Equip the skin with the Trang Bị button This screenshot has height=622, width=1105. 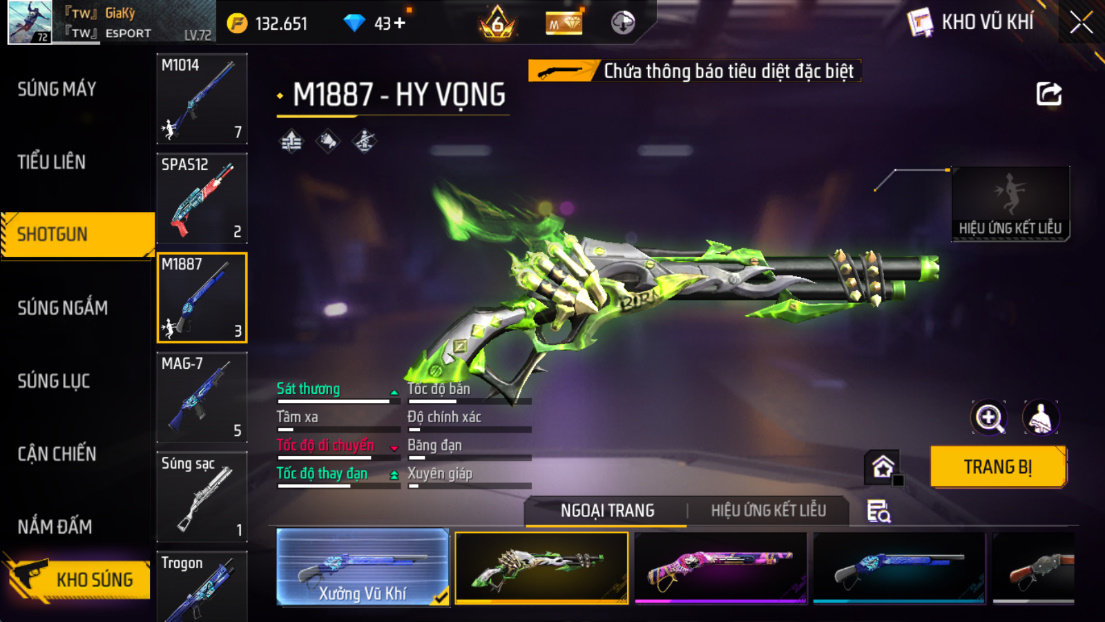click(997, 467)
